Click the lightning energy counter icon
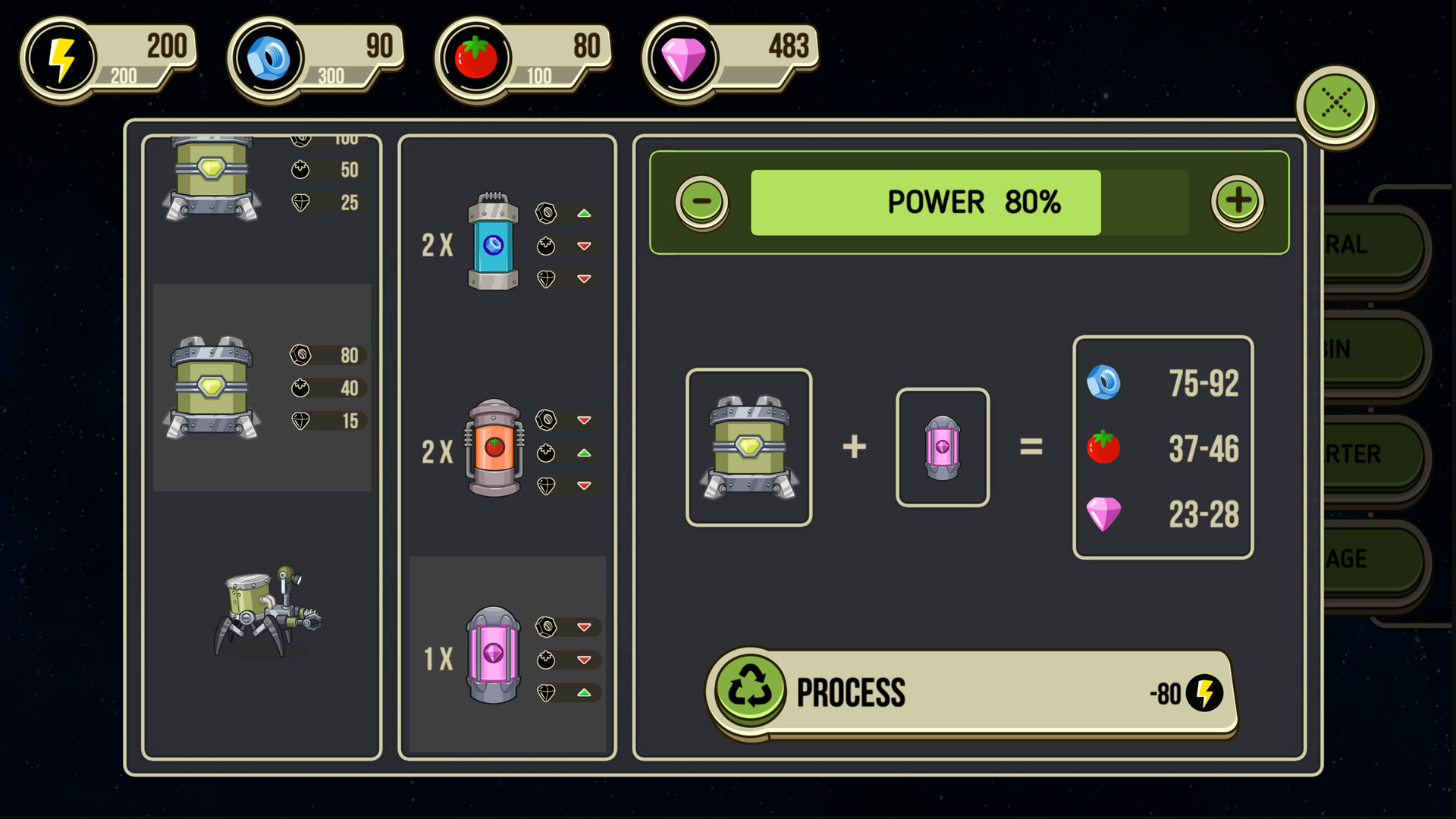1456x819 pixels. click(x=63, y=55)
